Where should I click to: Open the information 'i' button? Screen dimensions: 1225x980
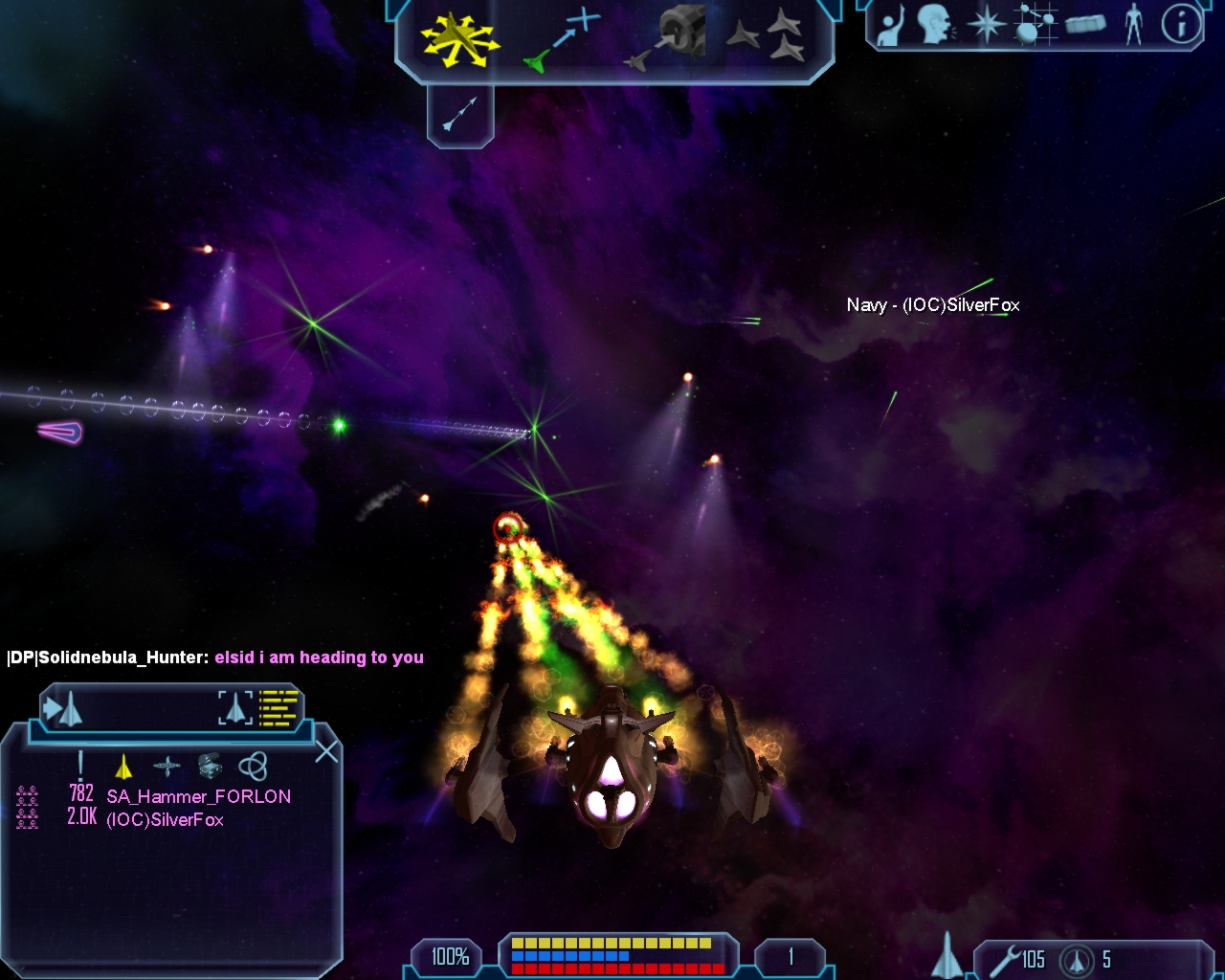tap(1181, 25)
